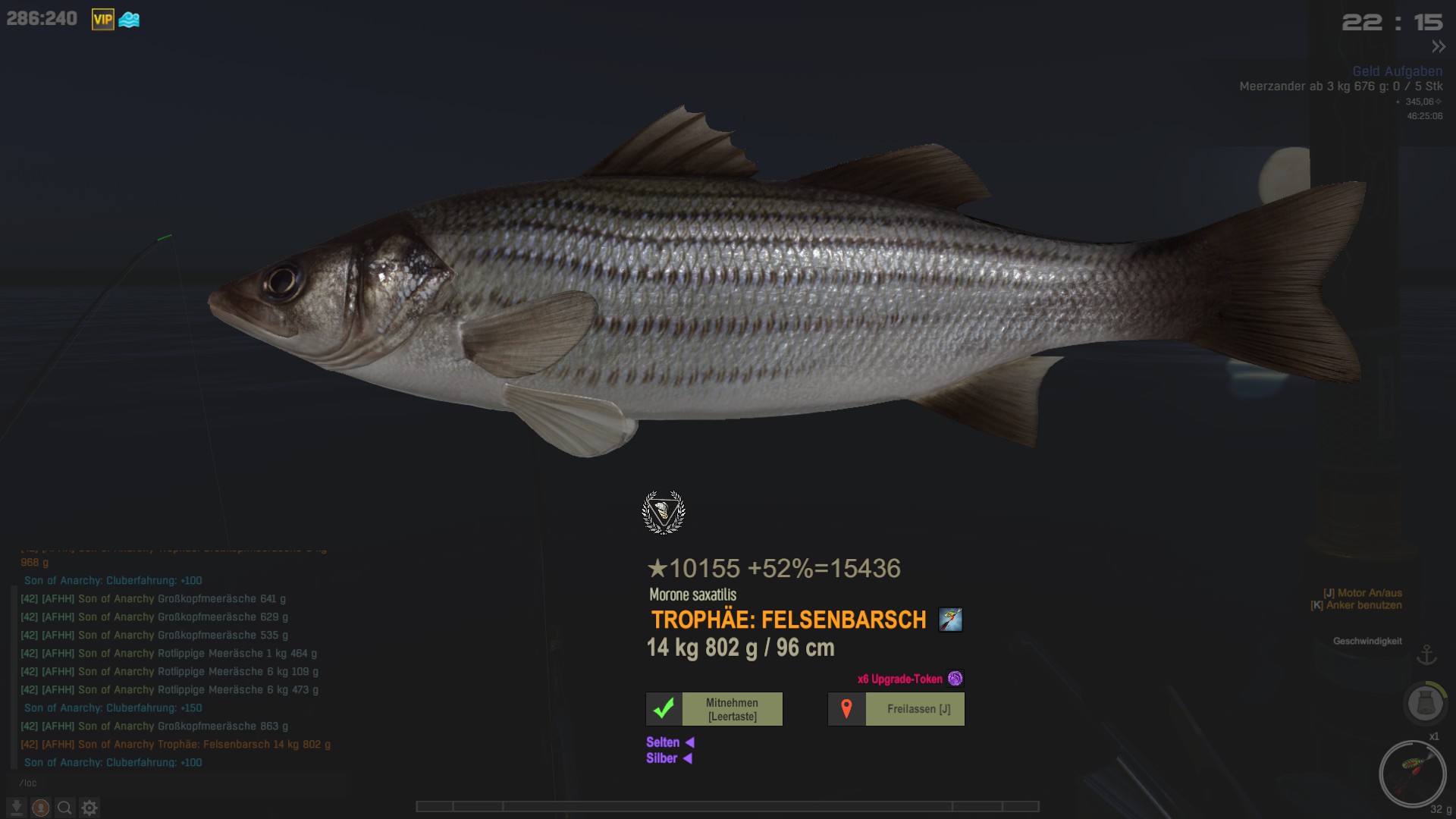Click the download arrow icon below chat
This screenshot has width=1456, height=819.
point(17,808)
